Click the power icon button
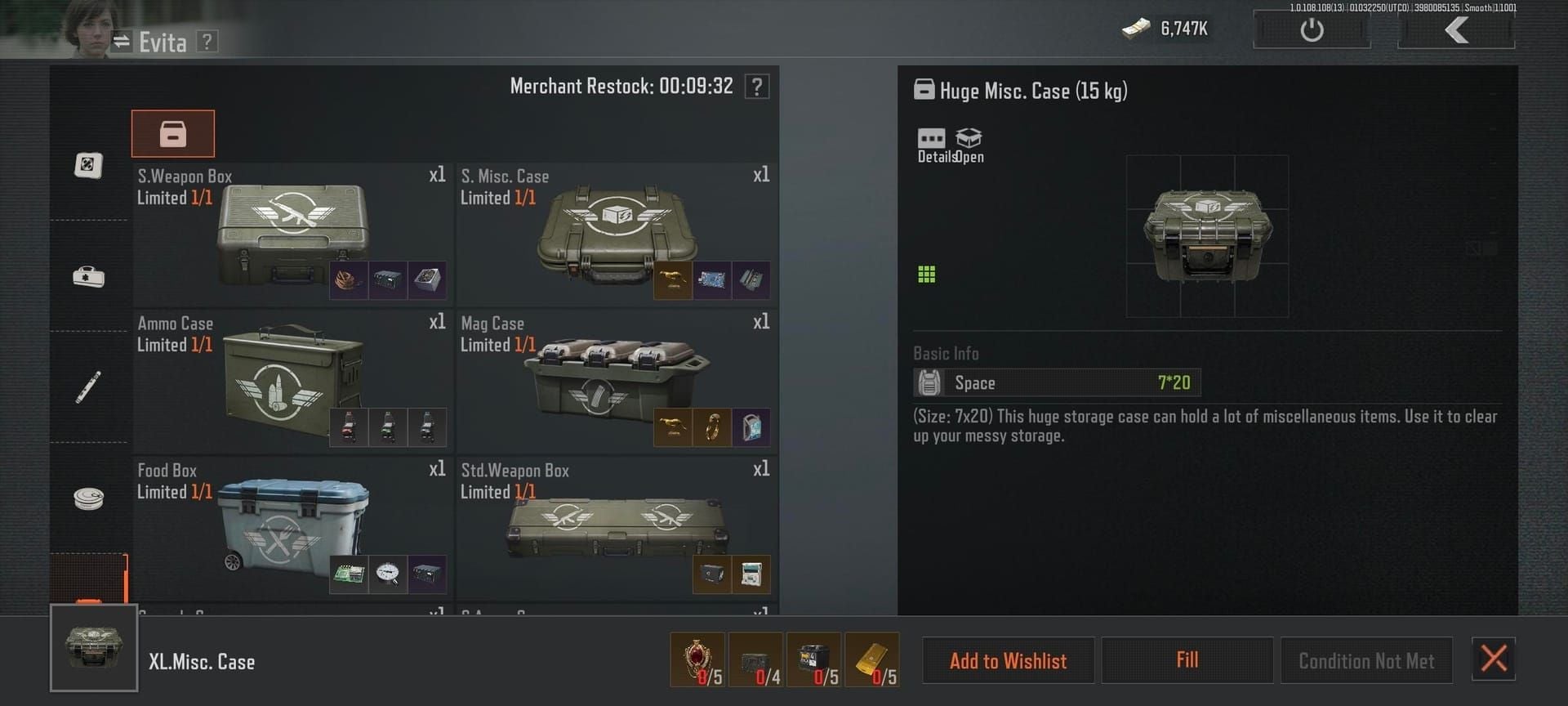The width and height of the screenshot is (1568, 706). tap(1311, 30)
